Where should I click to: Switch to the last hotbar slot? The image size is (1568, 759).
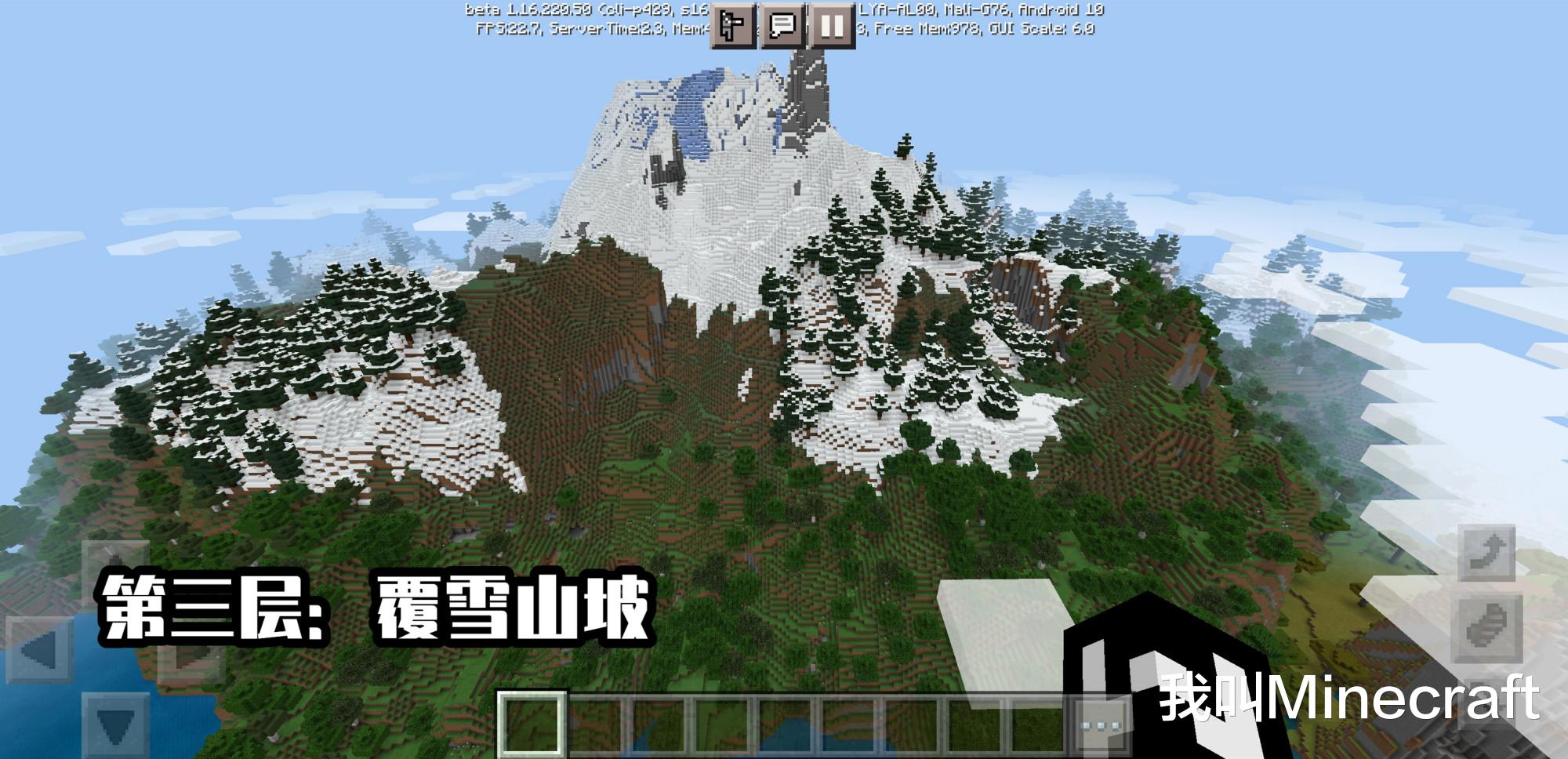coord(1035,725)
